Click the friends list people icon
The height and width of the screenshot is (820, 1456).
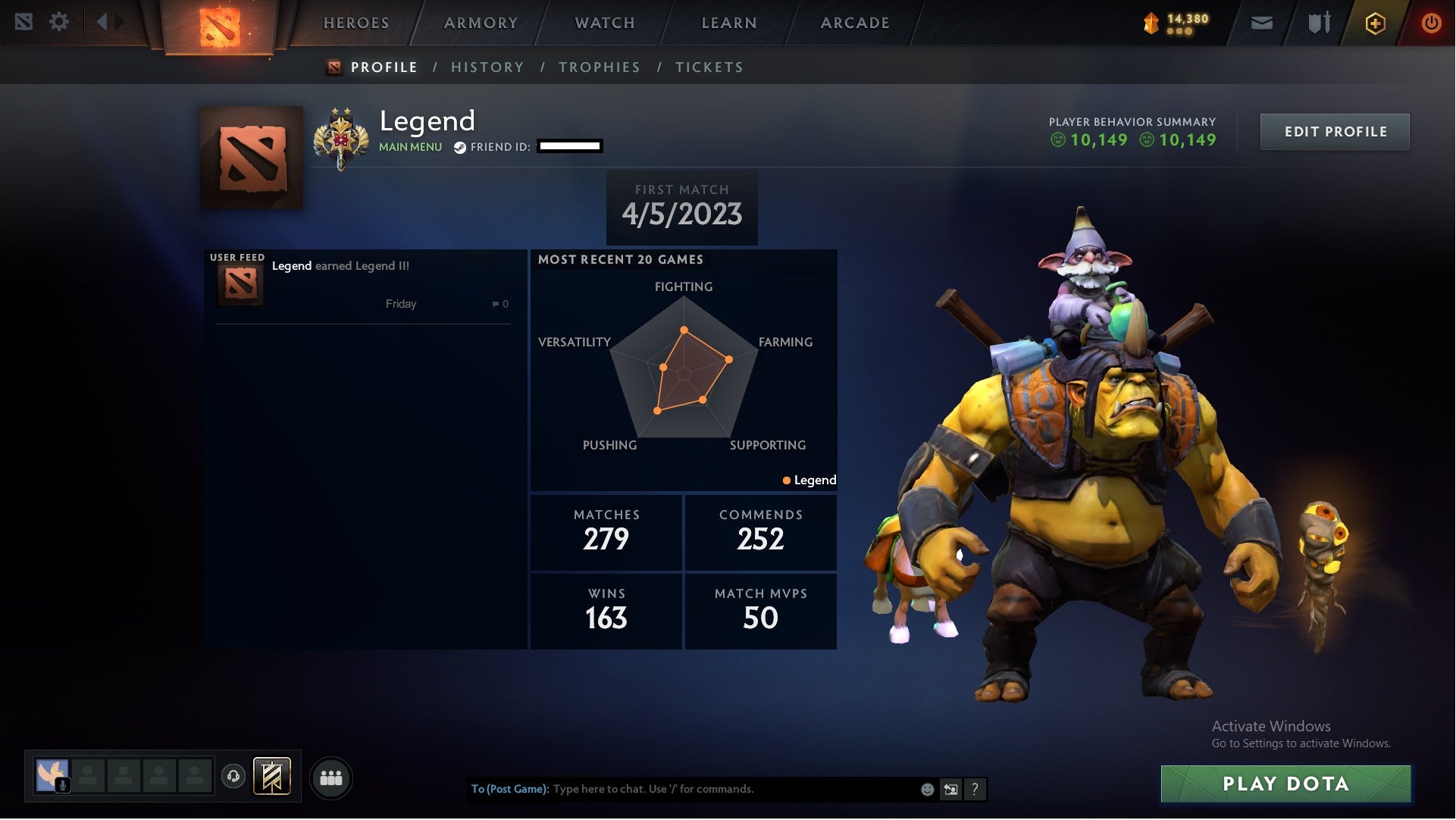click(331, 777)
